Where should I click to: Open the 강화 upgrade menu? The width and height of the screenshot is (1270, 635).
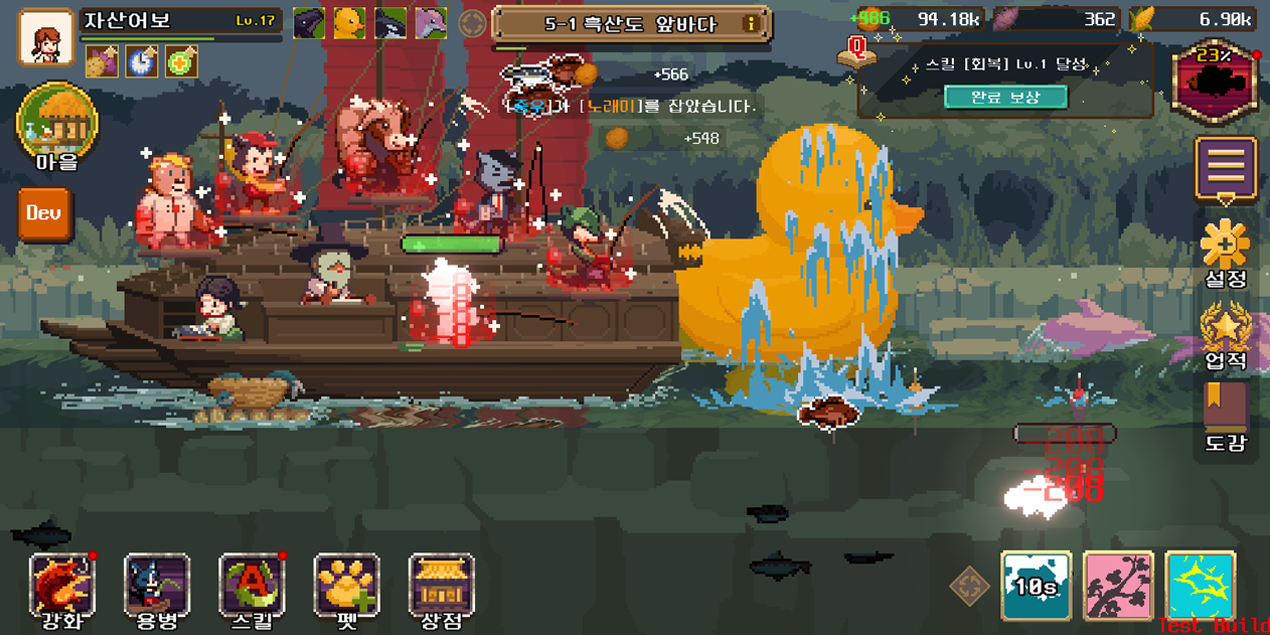(x=62, y=587)
